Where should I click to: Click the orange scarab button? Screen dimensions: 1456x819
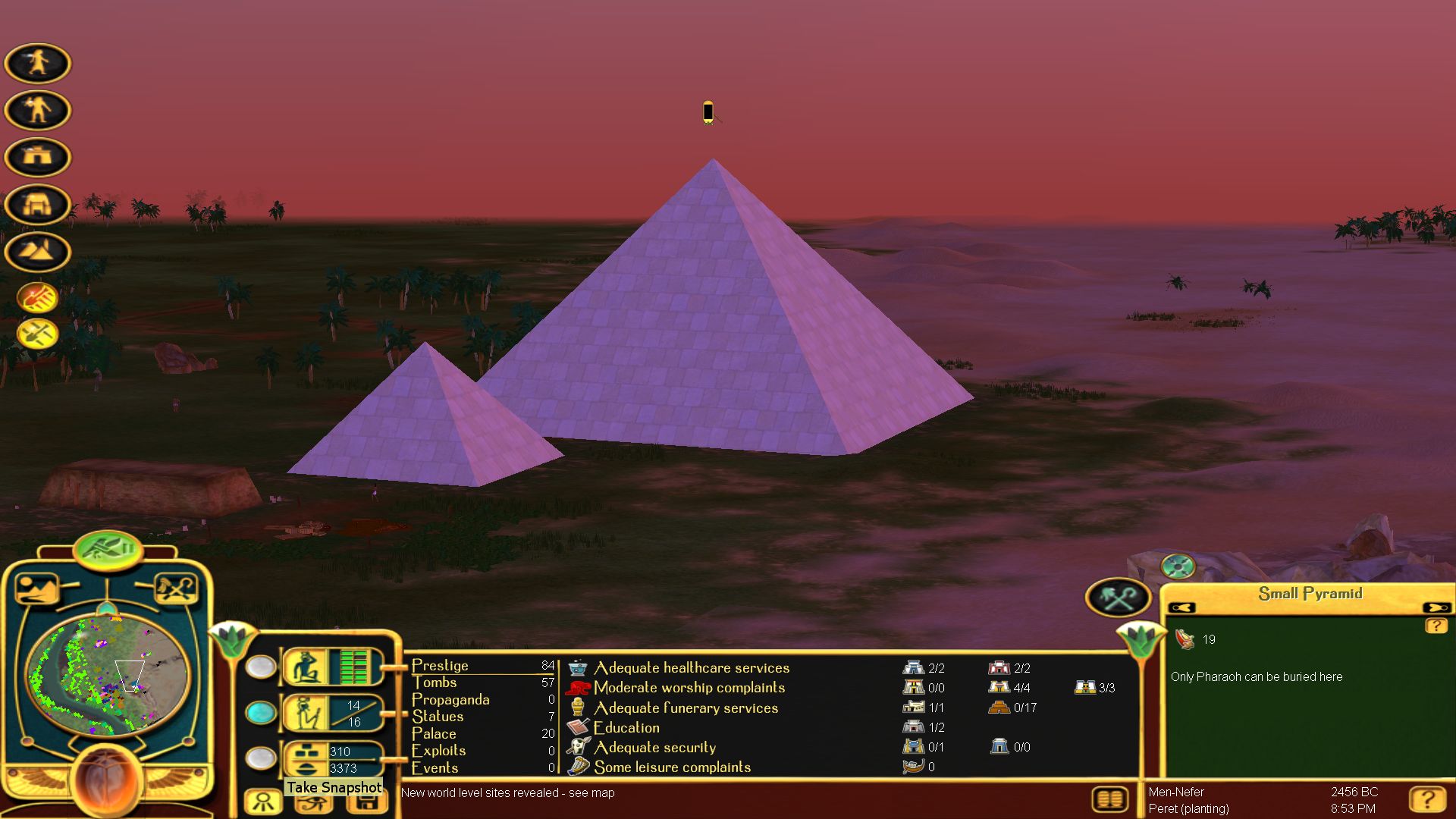(x=107, y=781)
